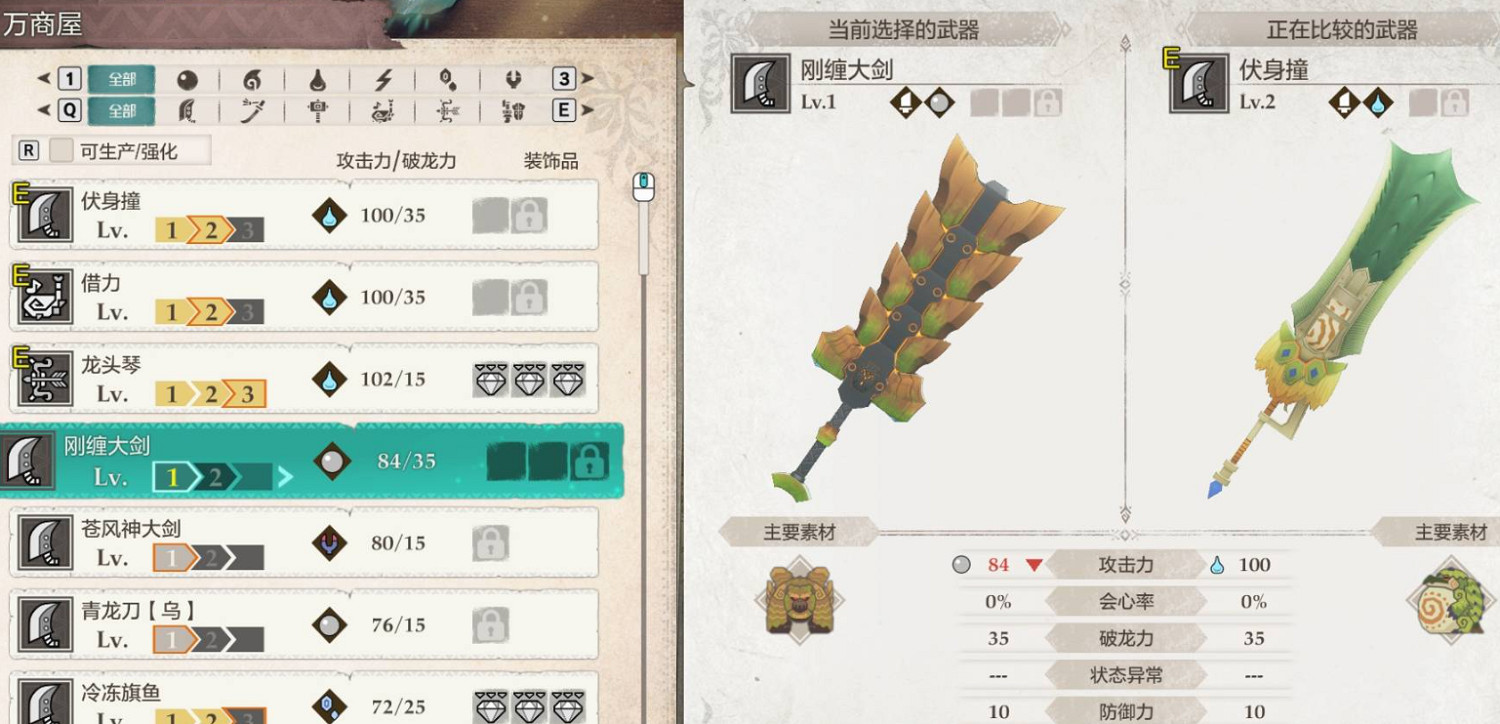Screen dimensions: 1500x724
Task: Click the locked decoration slot on 刚缠大剑
Action: (x=589, y=459)
